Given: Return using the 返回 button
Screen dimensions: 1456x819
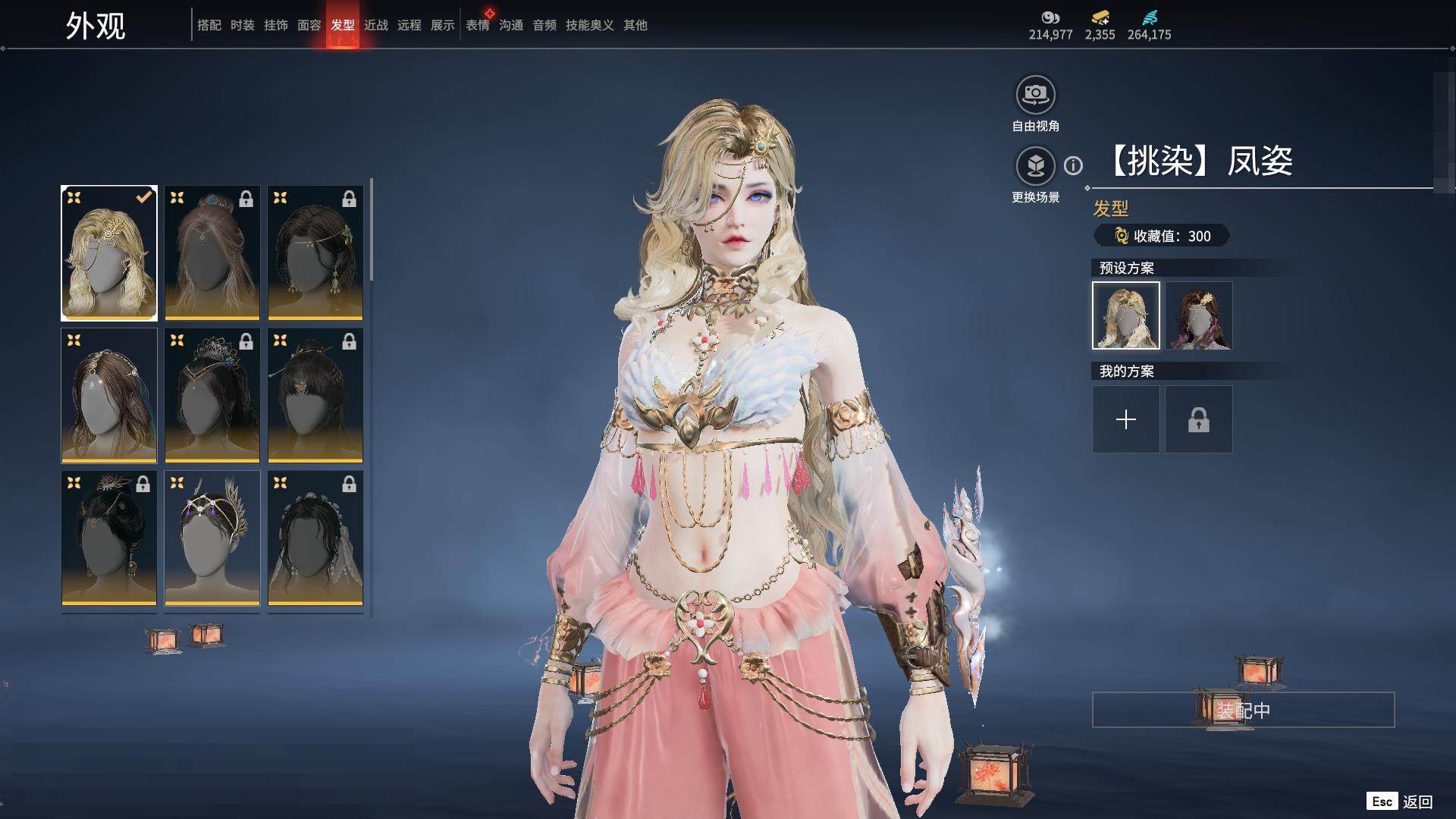Looking at the screenshot, I should click(1416, 802).
